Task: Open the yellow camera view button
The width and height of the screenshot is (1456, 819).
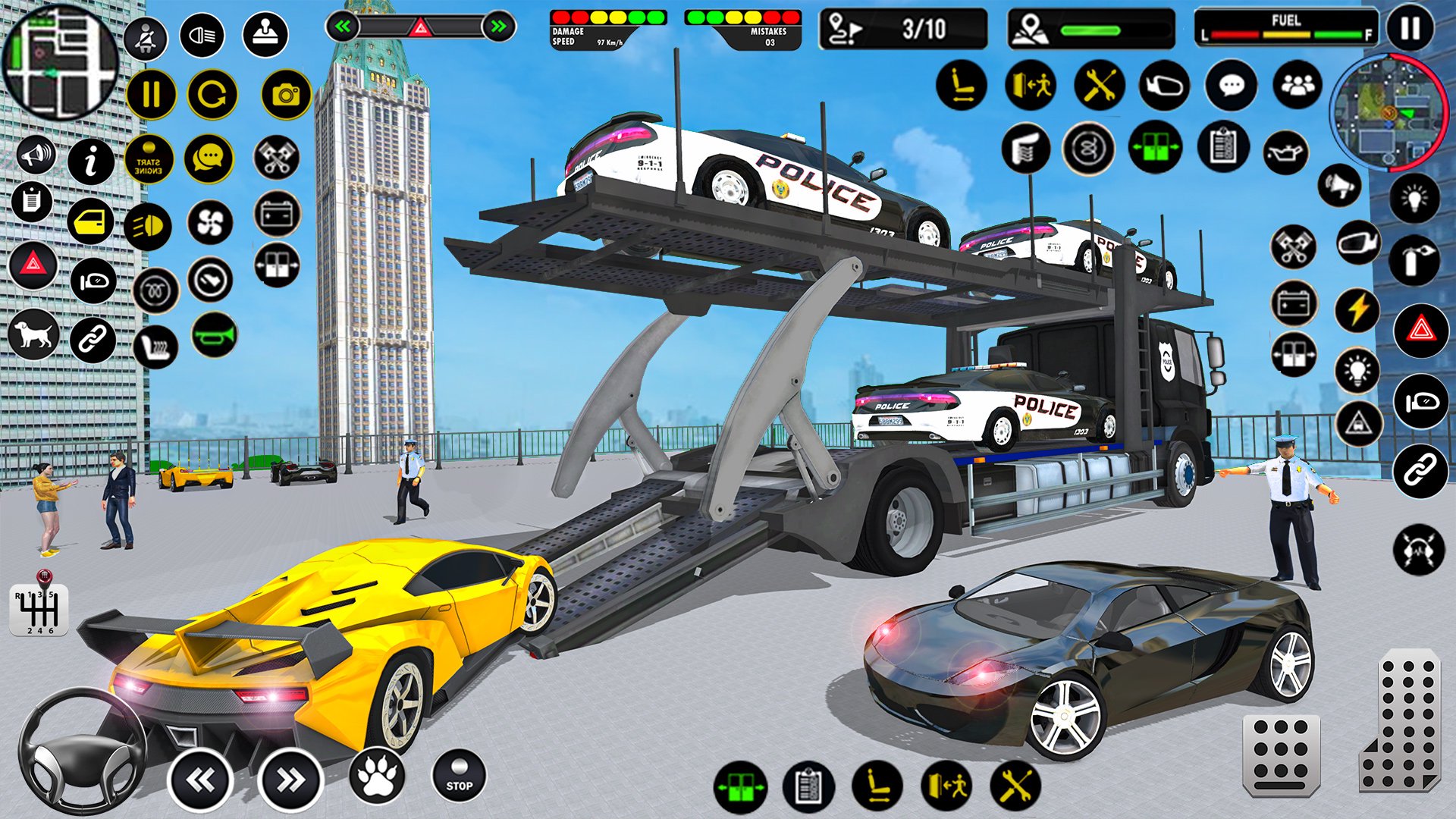Action: click(x=286, y=96)
